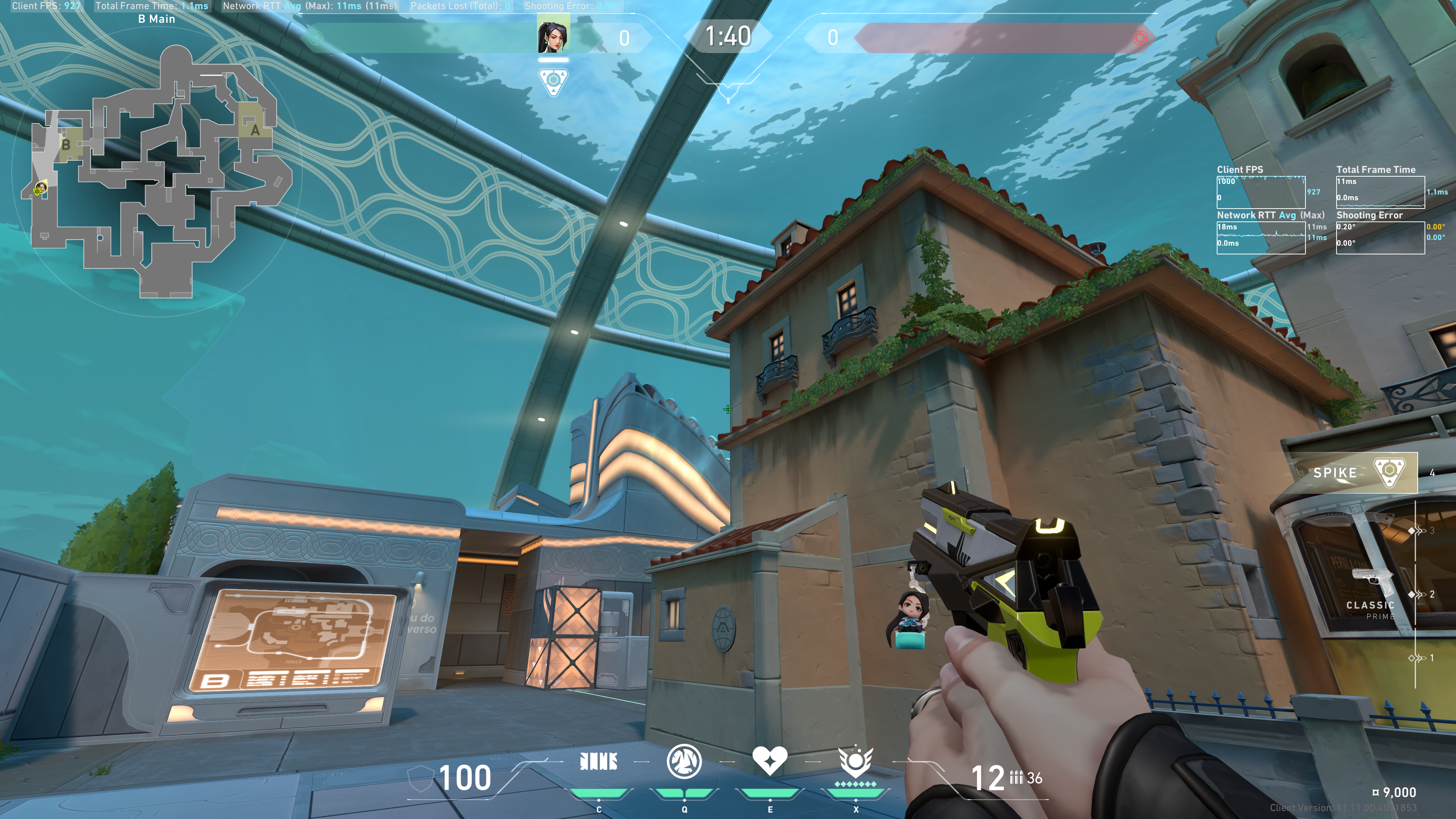Click the A site marker on the minimap
This screenshot has height=819, width=1456.
[255, 130]
